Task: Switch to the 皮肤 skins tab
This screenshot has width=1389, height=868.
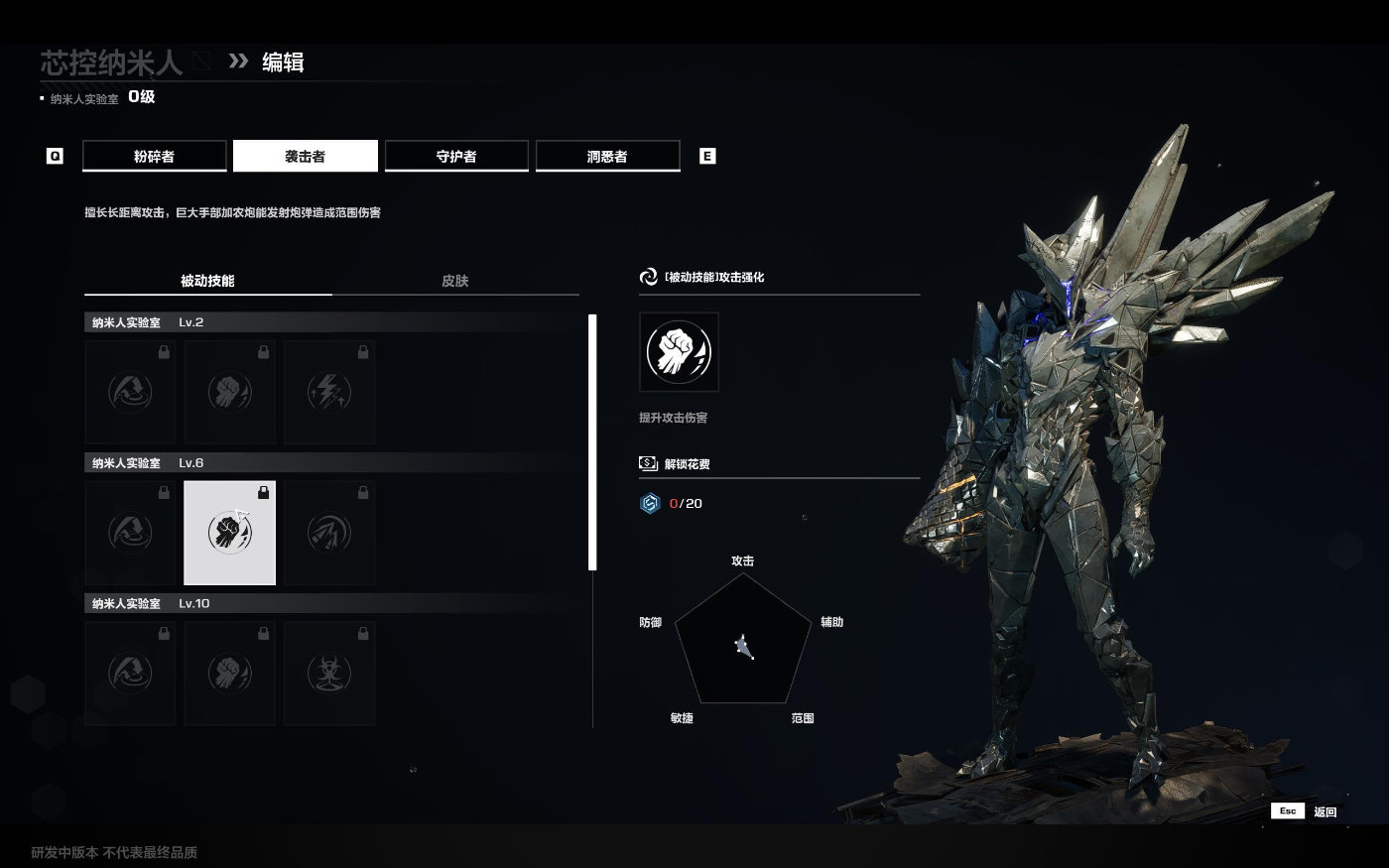Action: pyautogui.click(x=455, y=281)
